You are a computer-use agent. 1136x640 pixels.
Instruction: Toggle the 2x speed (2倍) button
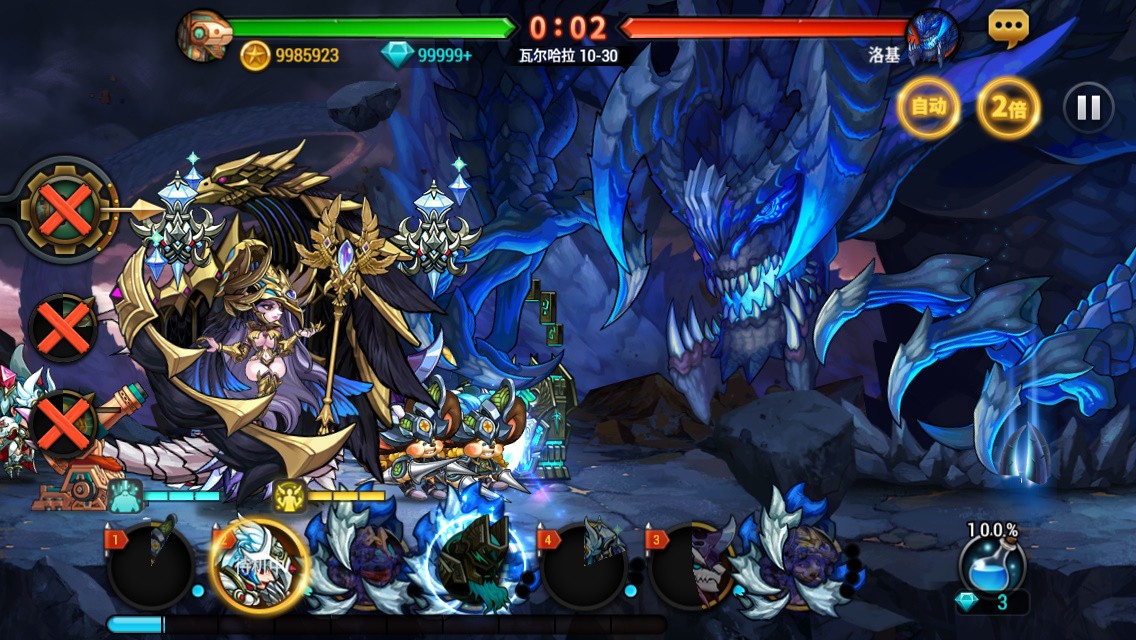pos(1008,107)
